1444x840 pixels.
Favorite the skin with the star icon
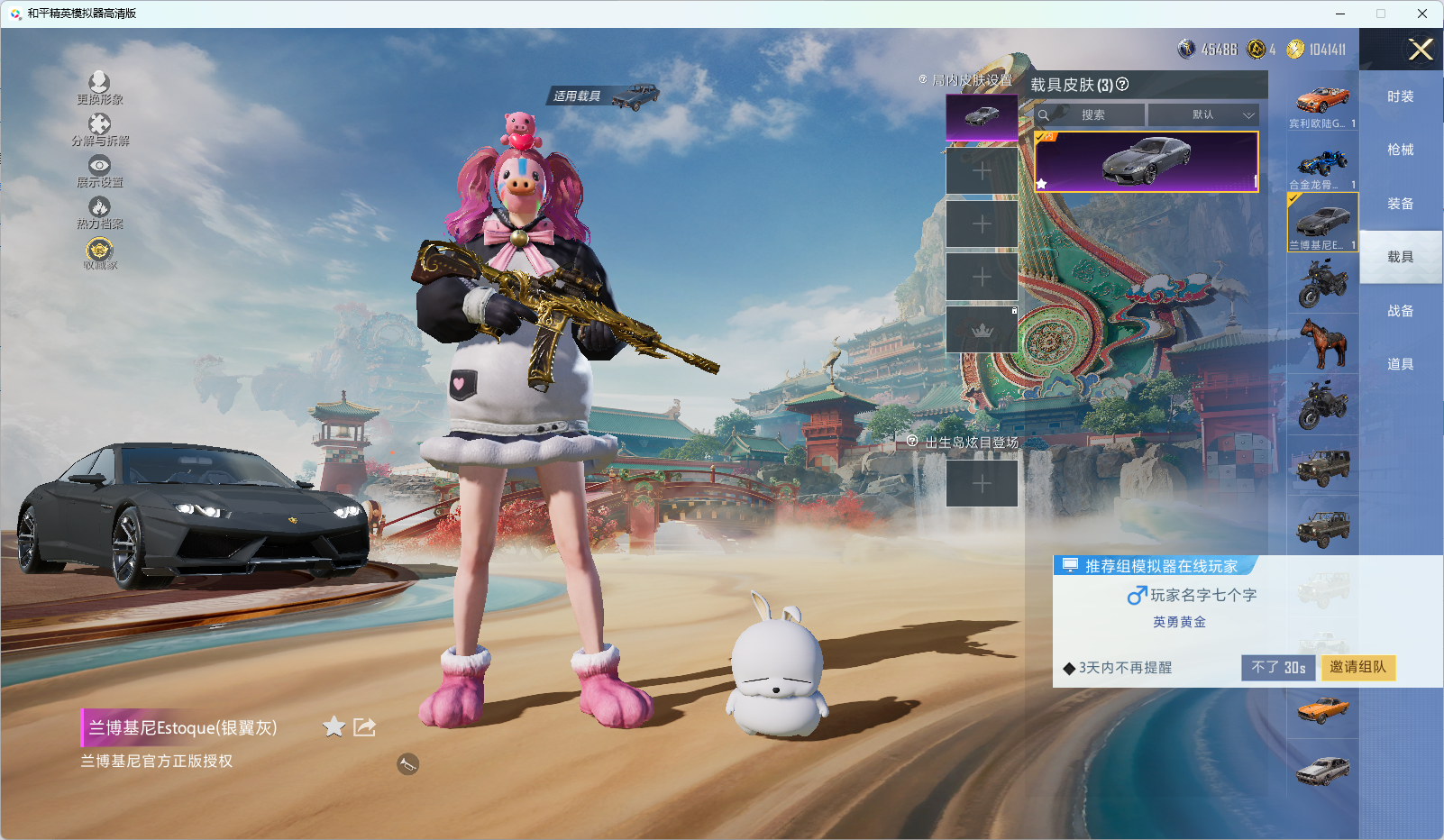click(334, 726)
